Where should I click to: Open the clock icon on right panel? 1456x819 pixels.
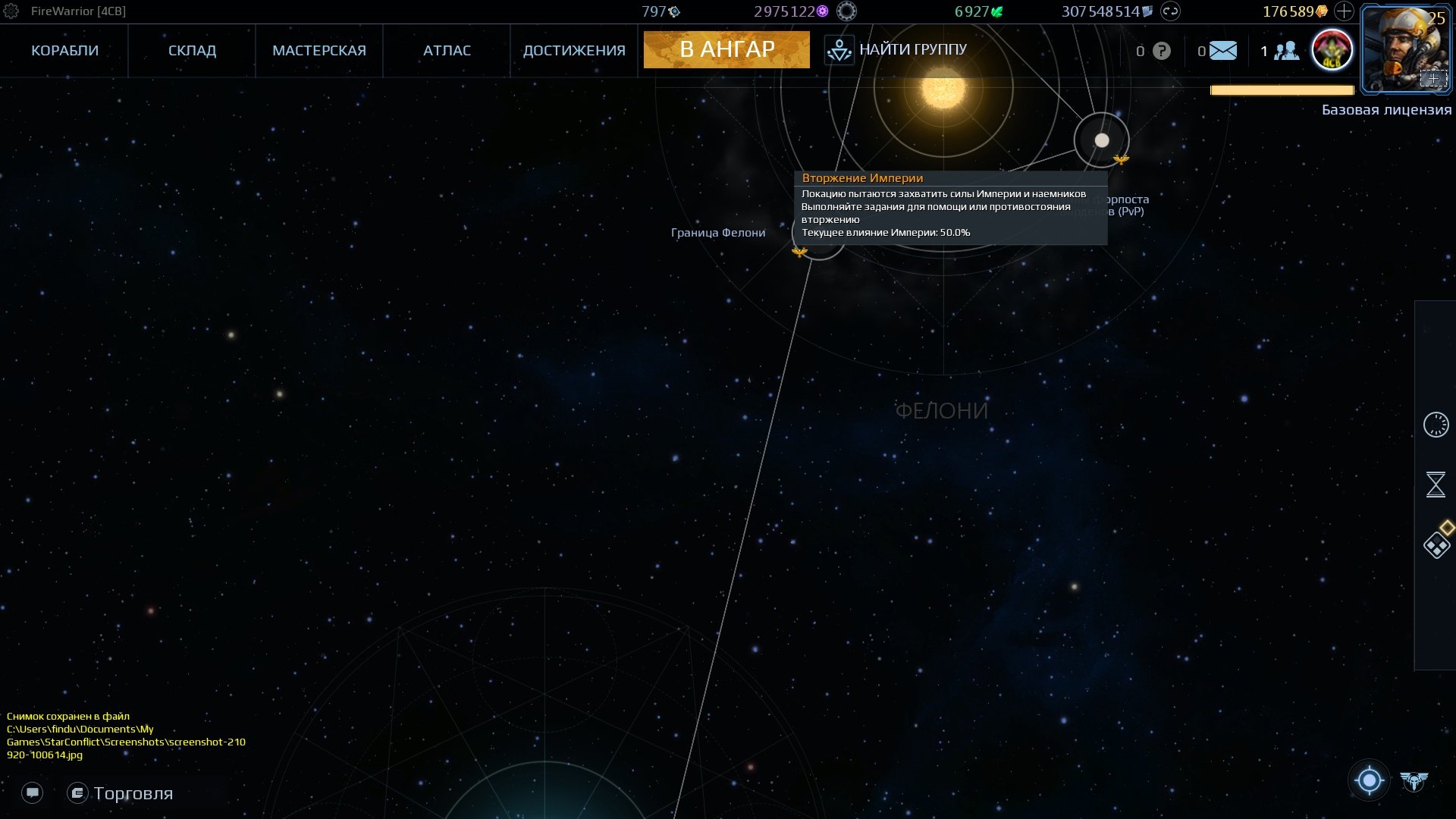(1436, 425)
